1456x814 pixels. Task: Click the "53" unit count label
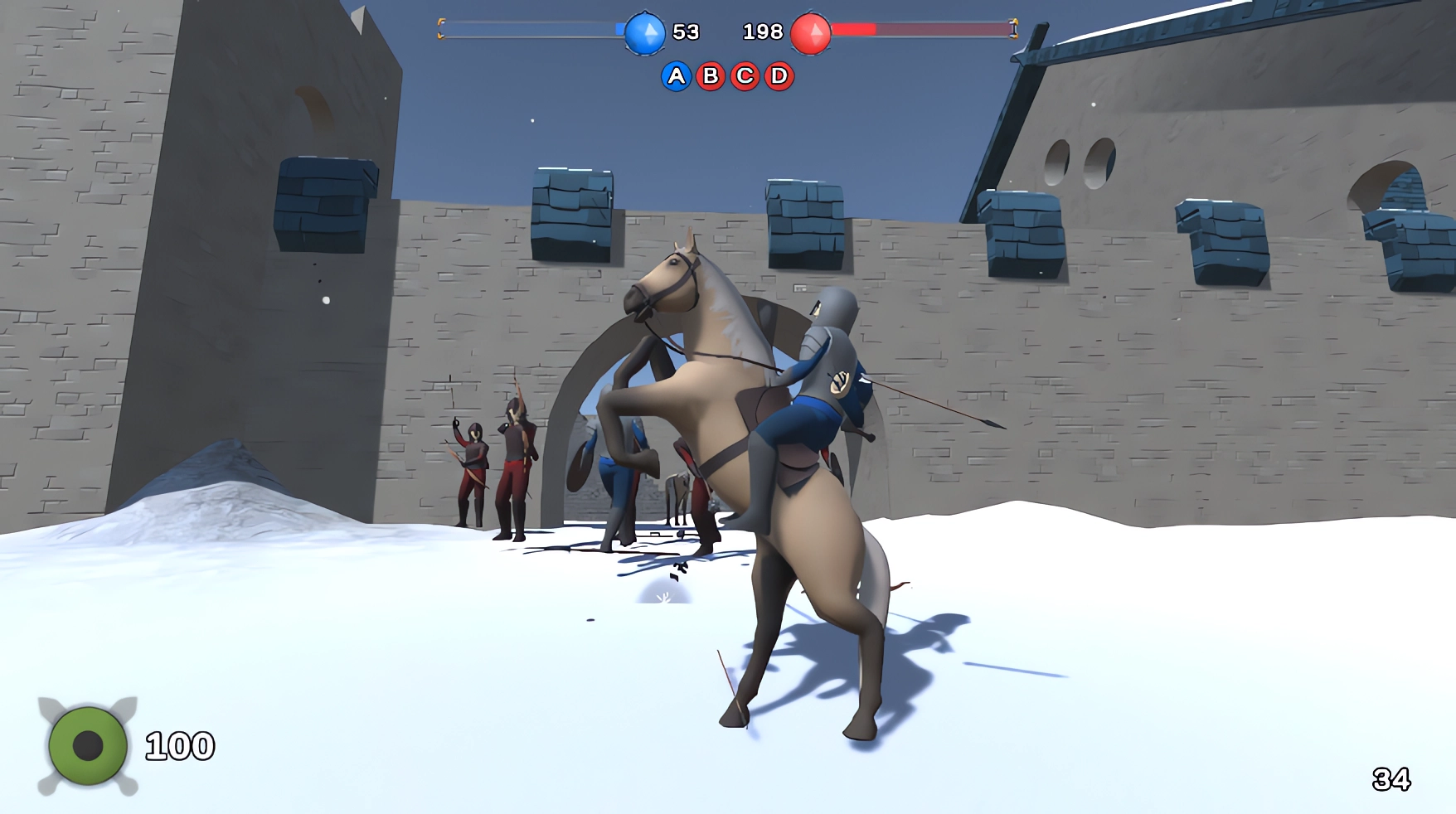pos(686,32)
